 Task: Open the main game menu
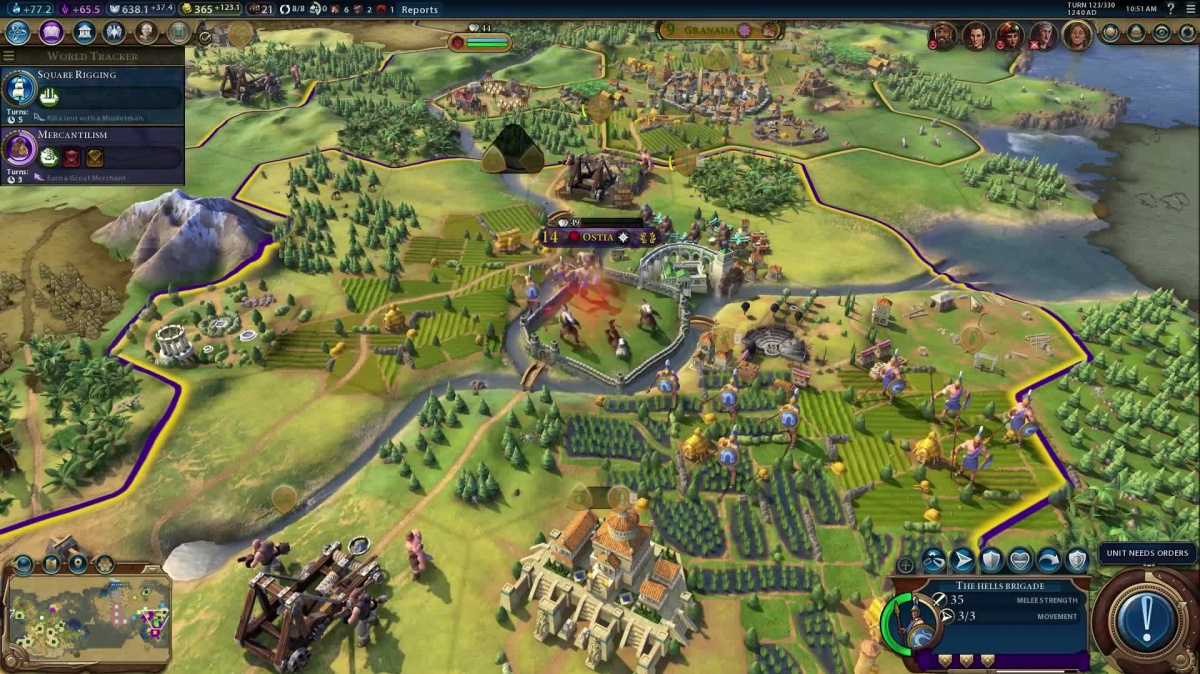click(1189, 9)
